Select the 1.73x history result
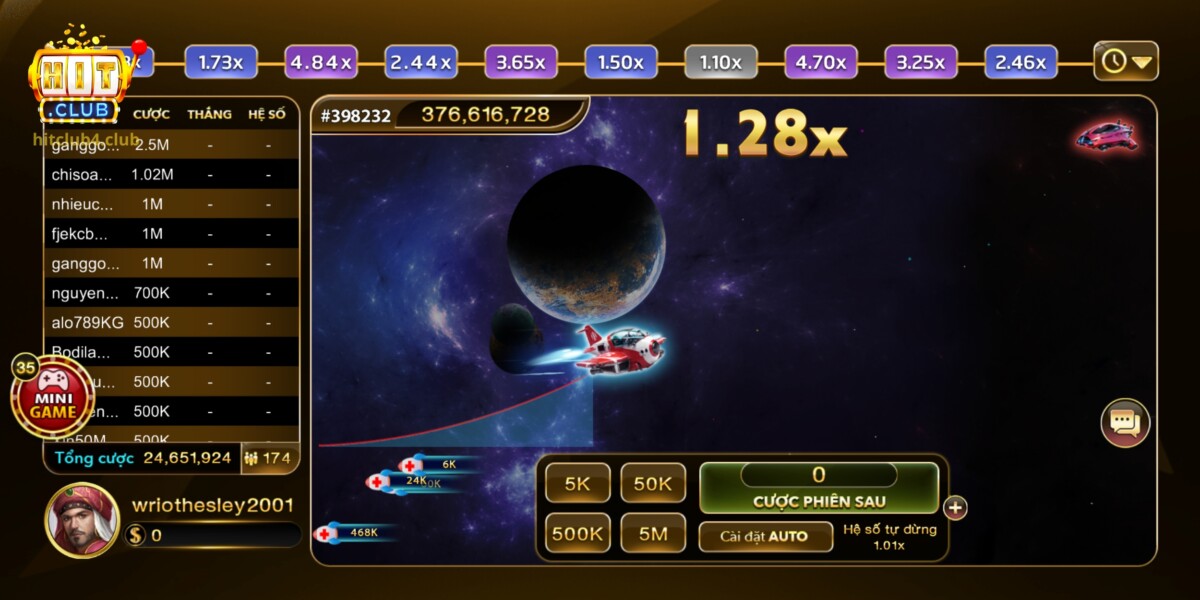The height and width of the screenshot is (600, 1200). (x=221, y=62)
